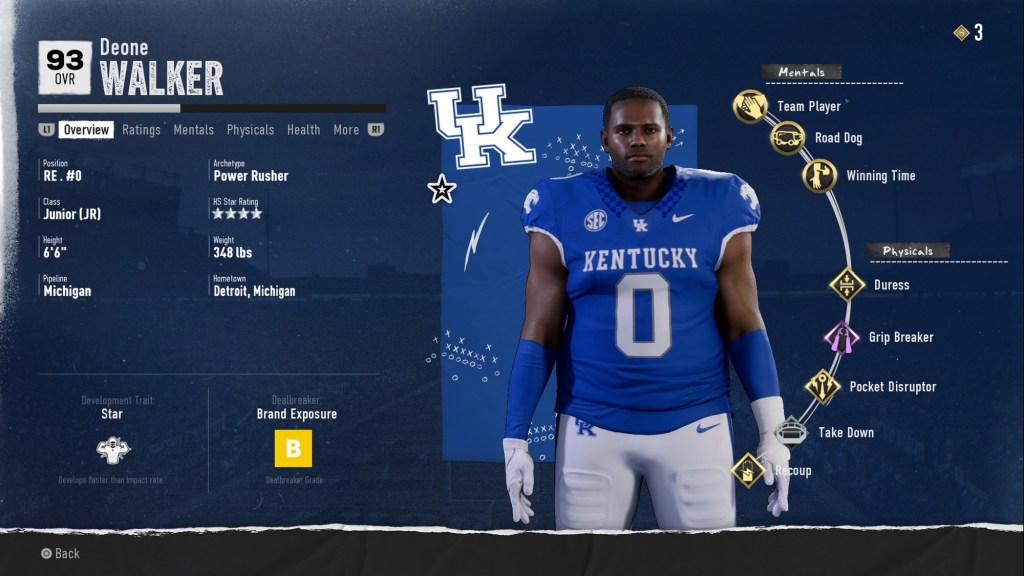Choose the Road Dog ability icon
This screenshot has width=1024, height=576.
tap(787, 138)
